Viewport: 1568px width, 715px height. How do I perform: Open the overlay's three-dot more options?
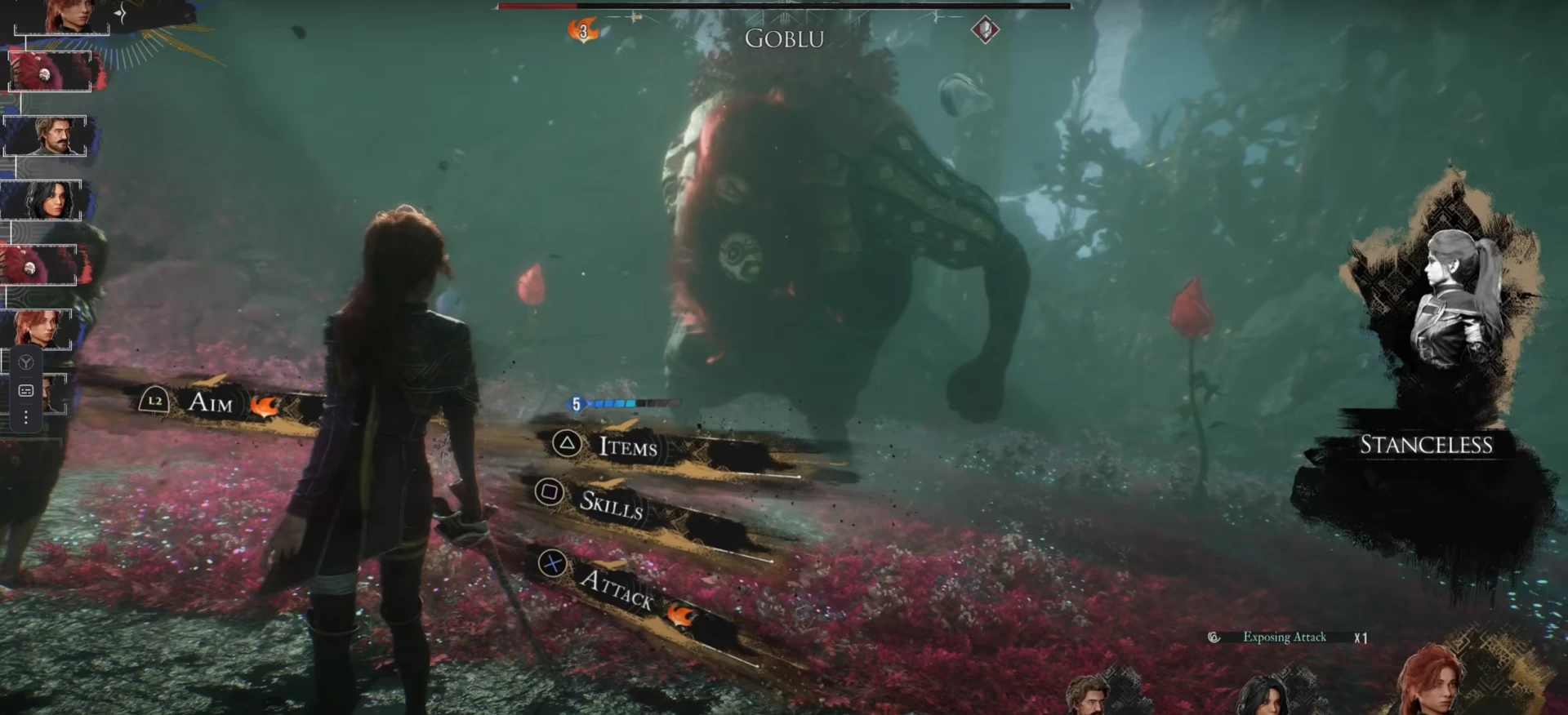point(26,418)
